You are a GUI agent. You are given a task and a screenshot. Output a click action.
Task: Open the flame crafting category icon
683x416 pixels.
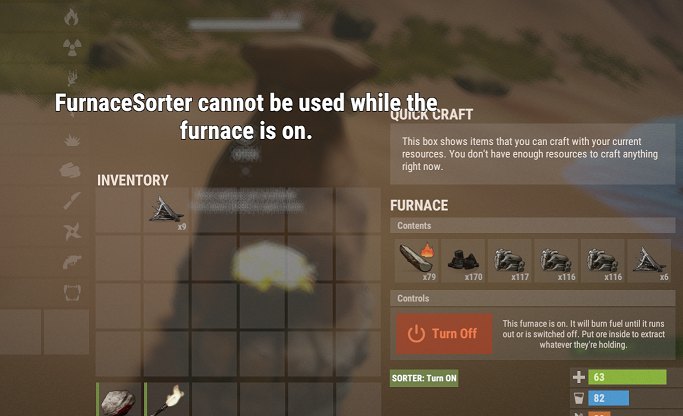[71, 17]
